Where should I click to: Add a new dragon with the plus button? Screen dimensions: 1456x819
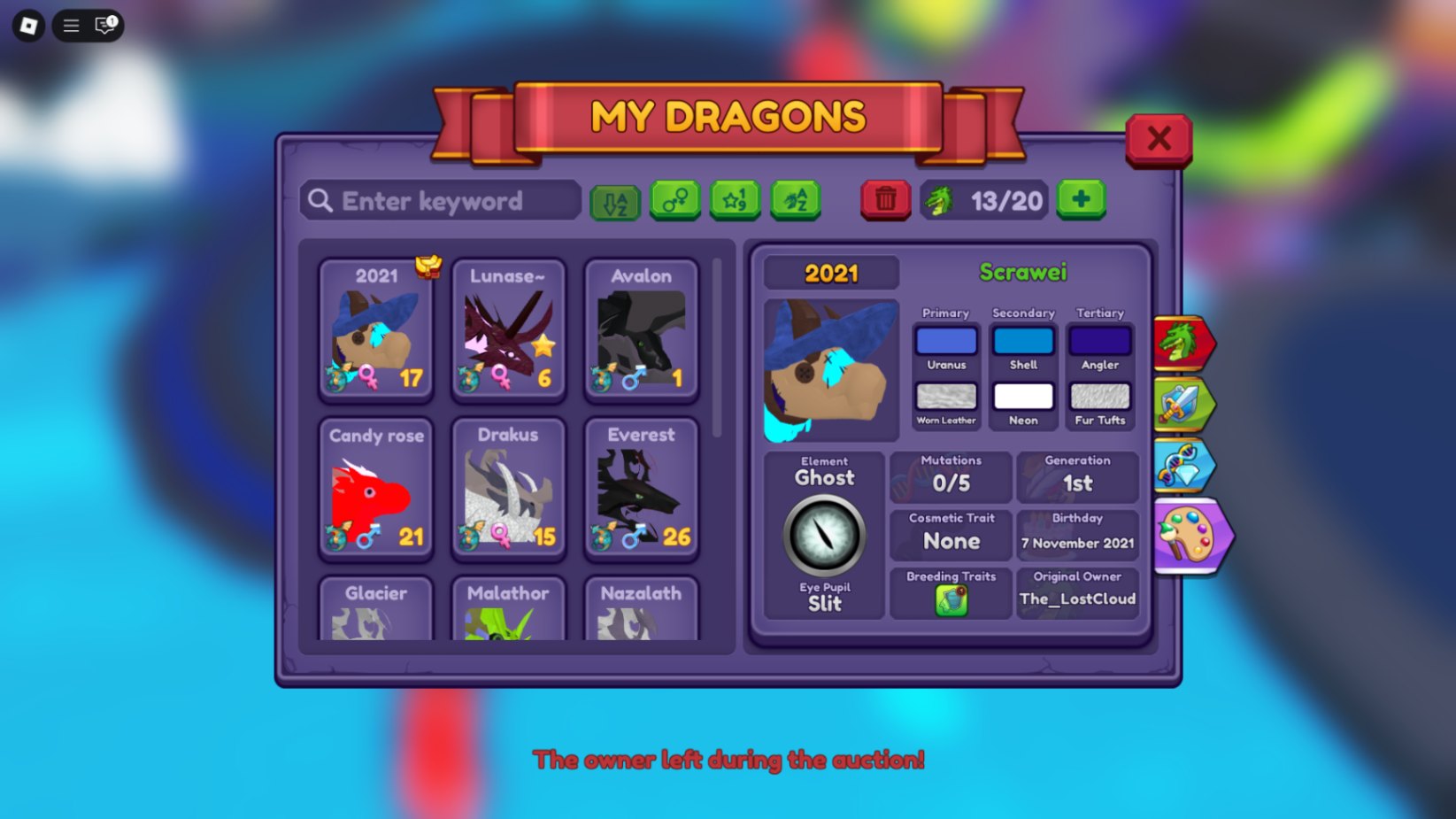coord(1081,200)
